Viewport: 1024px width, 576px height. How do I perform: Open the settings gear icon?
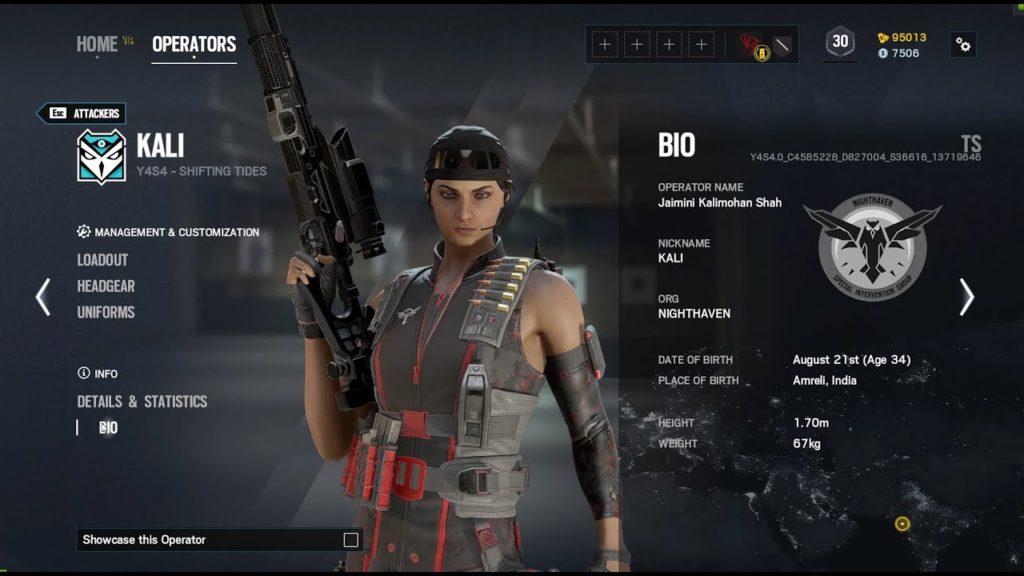pyautogui.click(x=963, y=44)
